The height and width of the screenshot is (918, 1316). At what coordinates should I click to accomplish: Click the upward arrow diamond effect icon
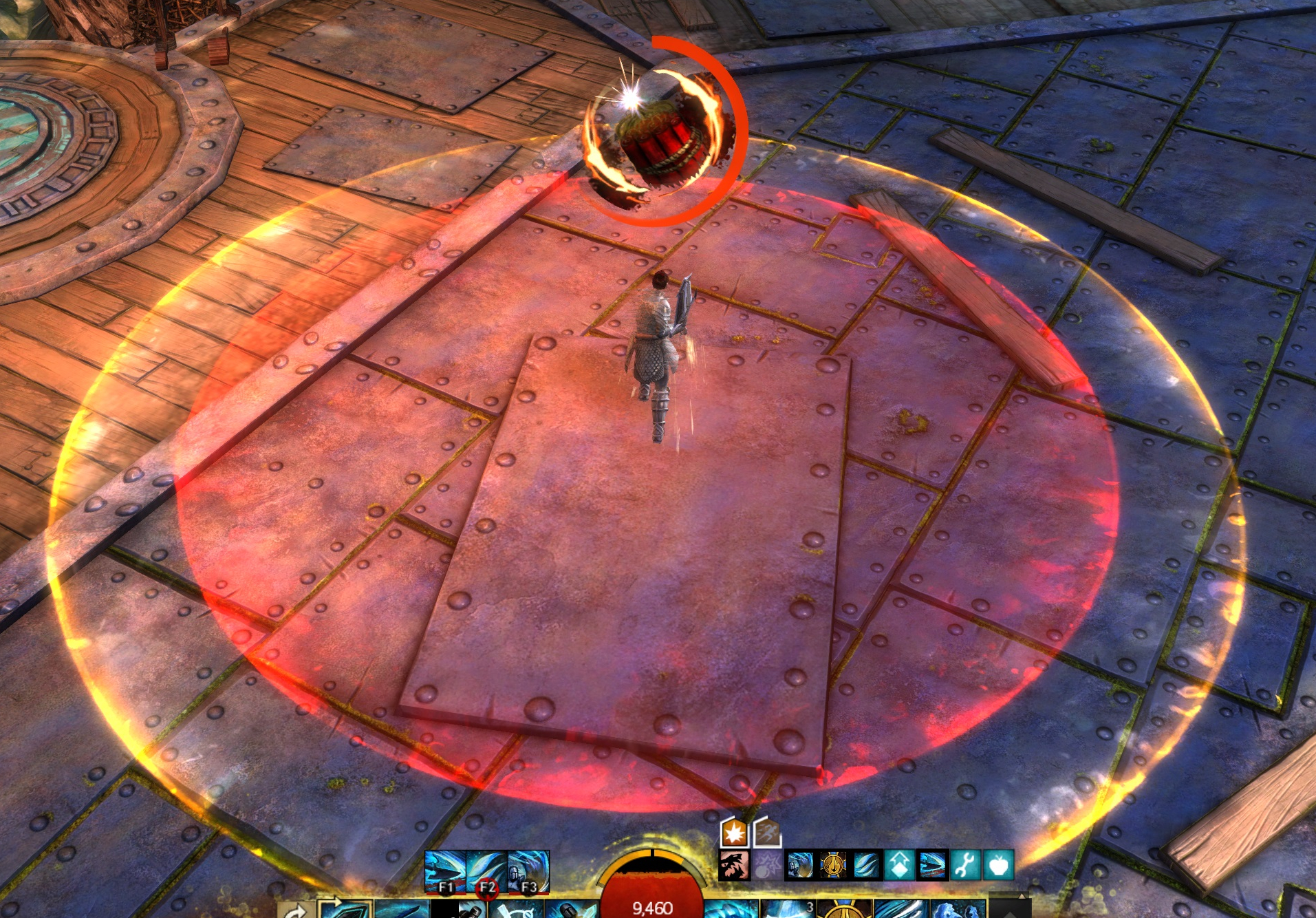(899, 866)
